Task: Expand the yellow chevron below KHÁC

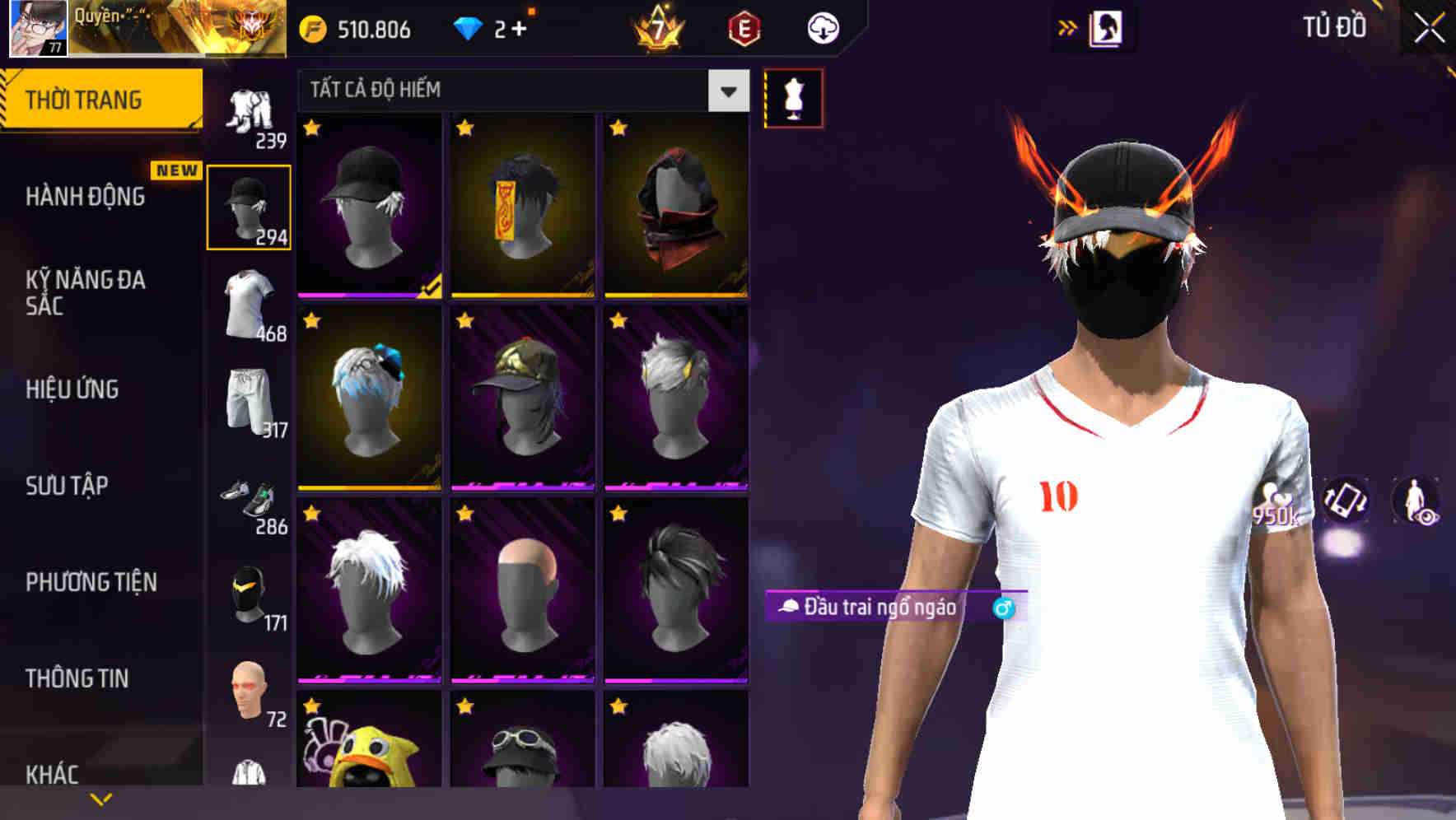Action: [x=101, y=799]
